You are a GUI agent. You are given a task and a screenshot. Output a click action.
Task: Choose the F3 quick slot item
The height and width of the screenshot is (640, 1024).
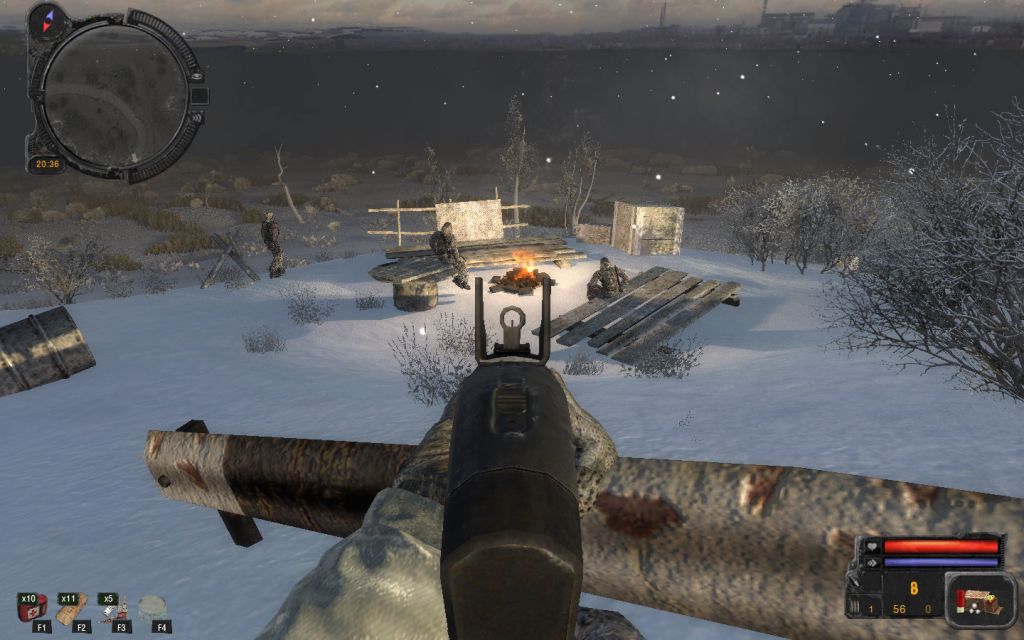113,608
